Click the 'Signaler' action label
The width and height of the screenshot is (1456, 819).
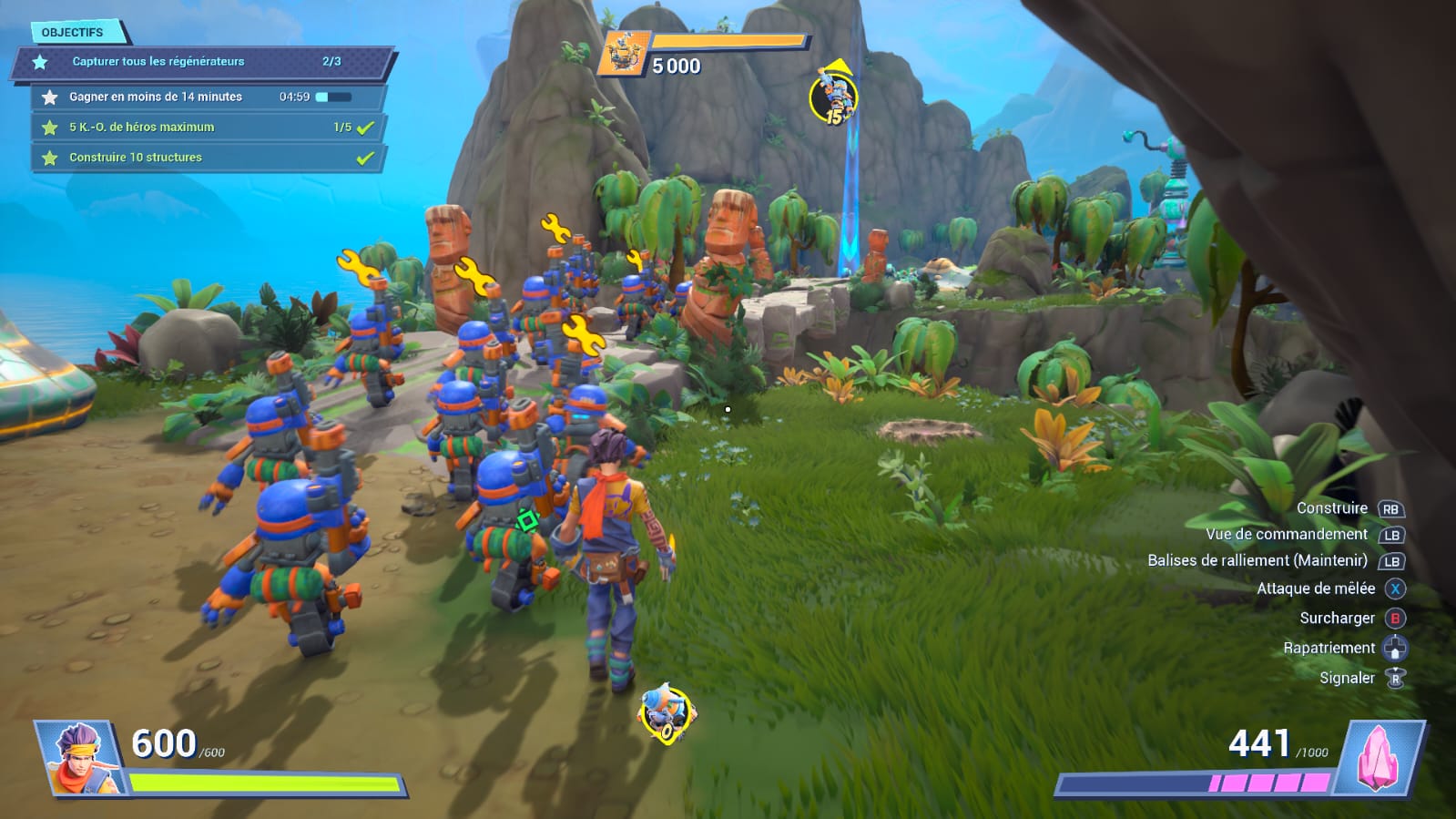[1347, 678]
